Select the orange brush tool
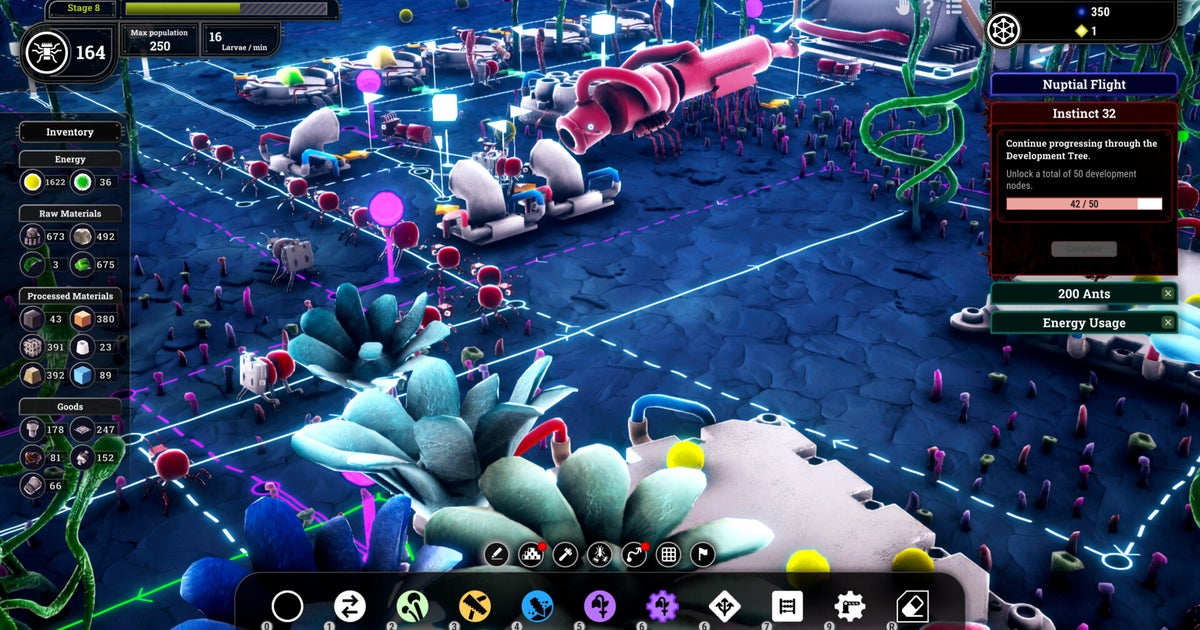Screen dimensions: 1200x630 pos(475,606)
